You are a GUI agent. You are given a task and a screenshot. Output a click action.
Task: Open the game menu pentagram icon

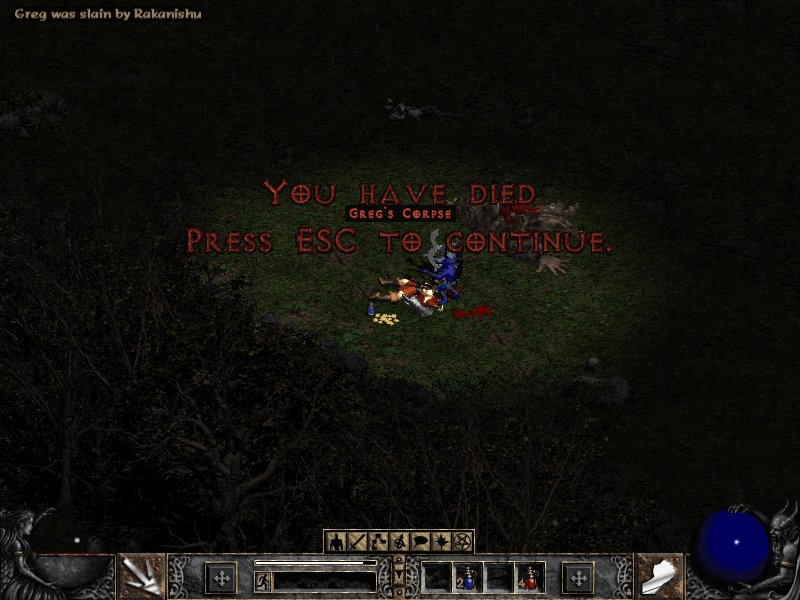coord(462,541)
